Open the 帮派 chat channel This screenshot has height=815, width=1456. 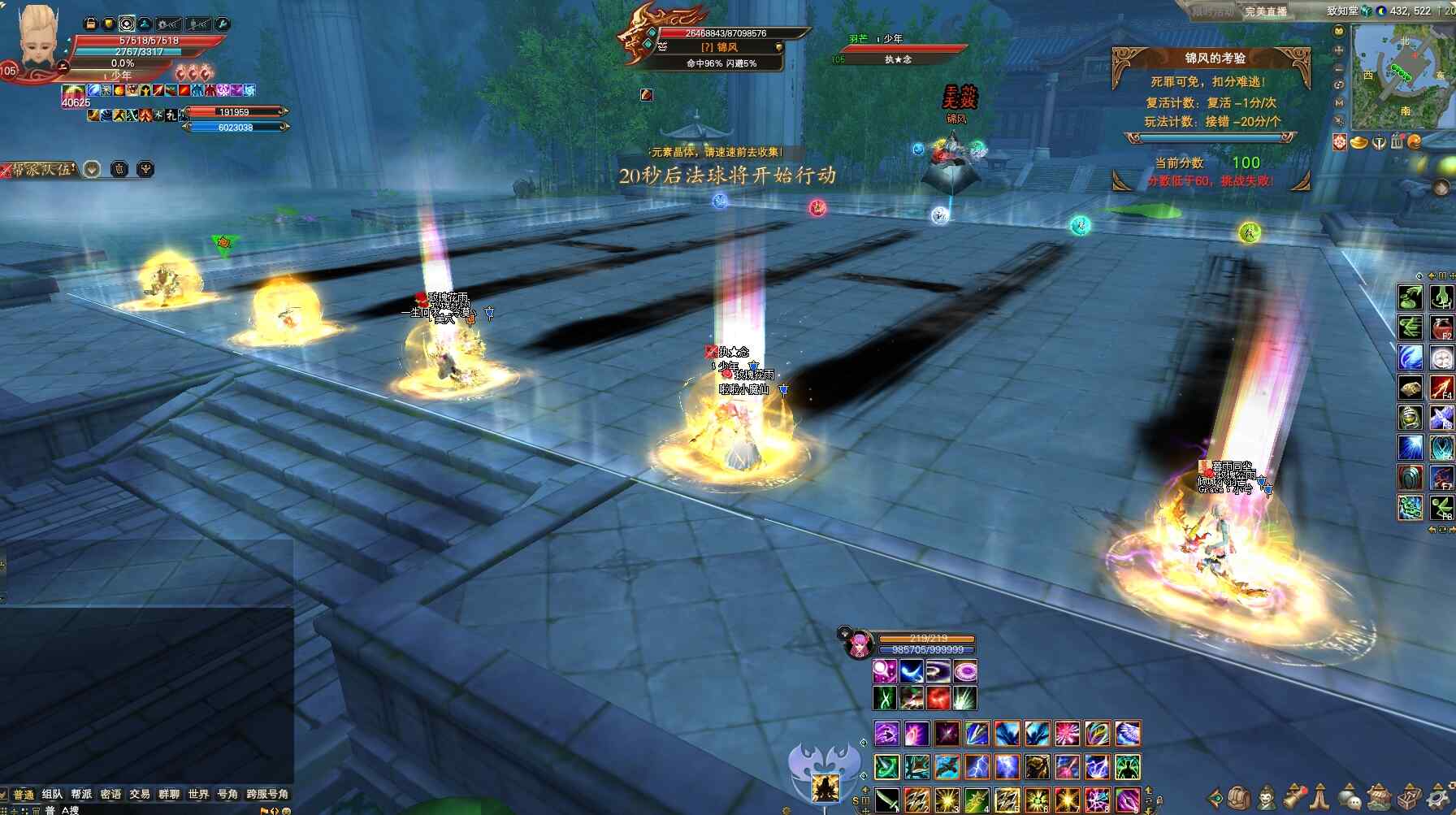click(x=81, y=794)
